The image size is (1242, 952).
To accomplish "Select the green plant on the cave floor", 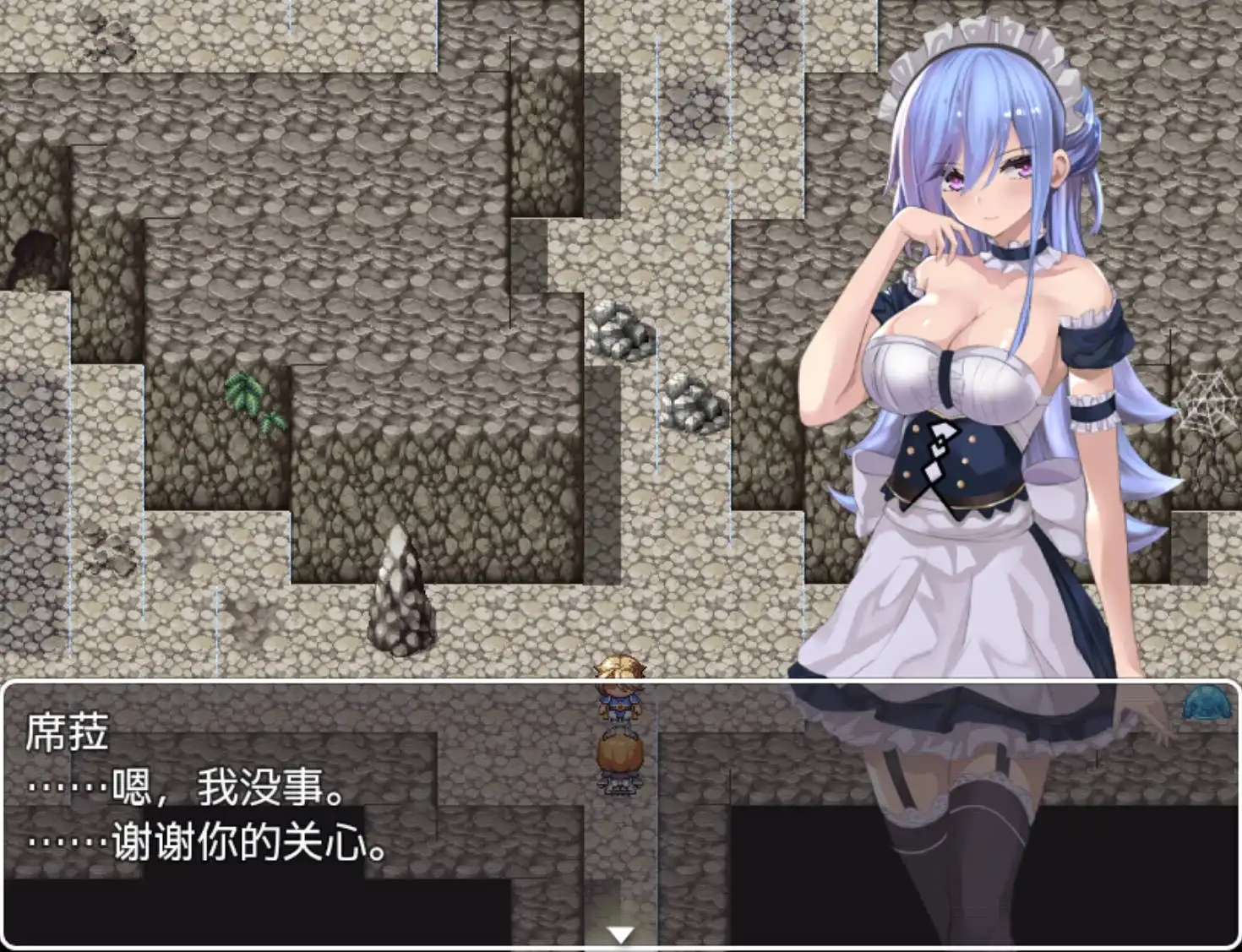I will point(251,397).
